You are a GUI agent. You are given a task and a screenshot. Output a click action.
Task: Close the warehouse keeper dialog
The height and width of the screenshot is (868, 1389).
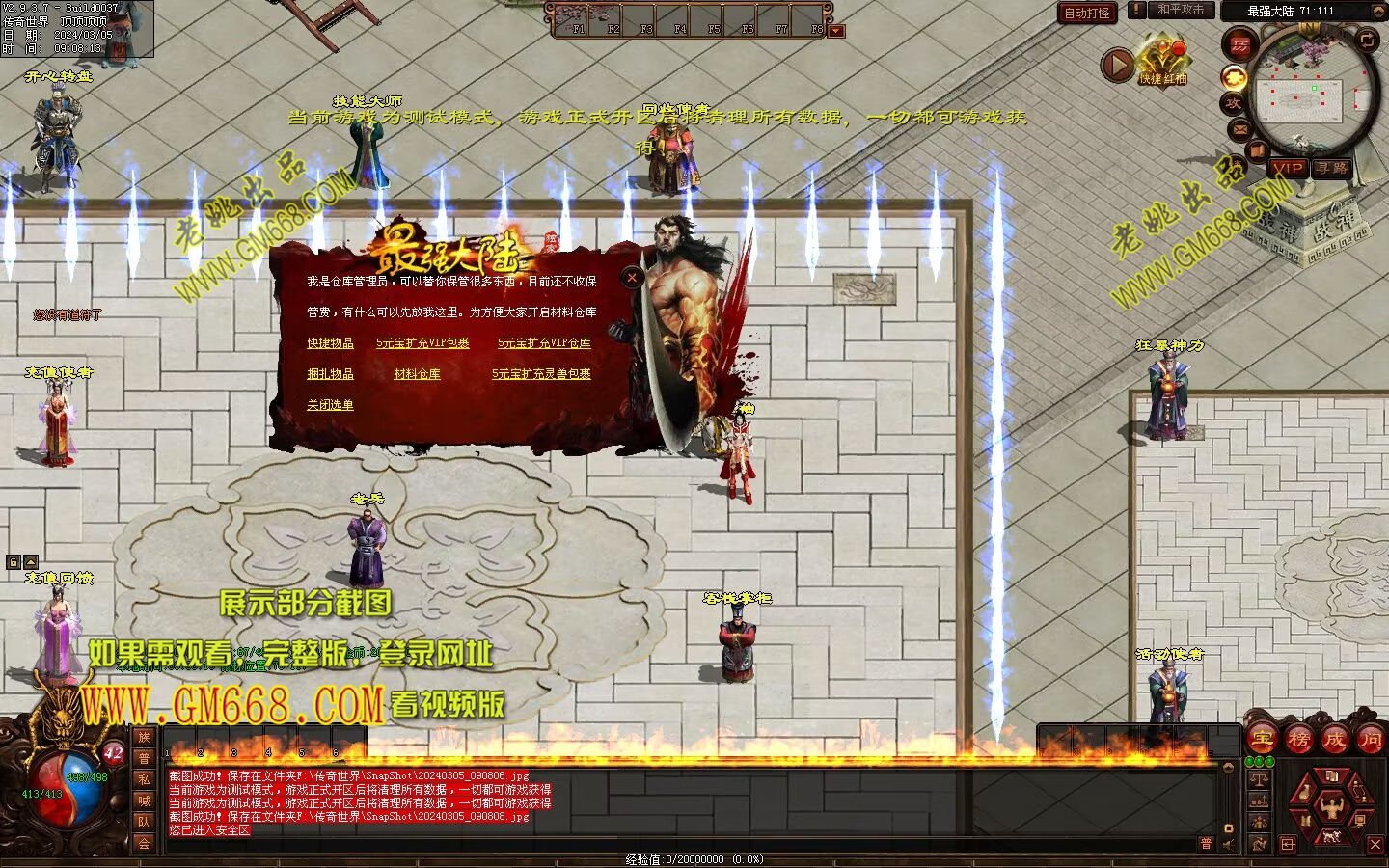click(x=632, y=278)
